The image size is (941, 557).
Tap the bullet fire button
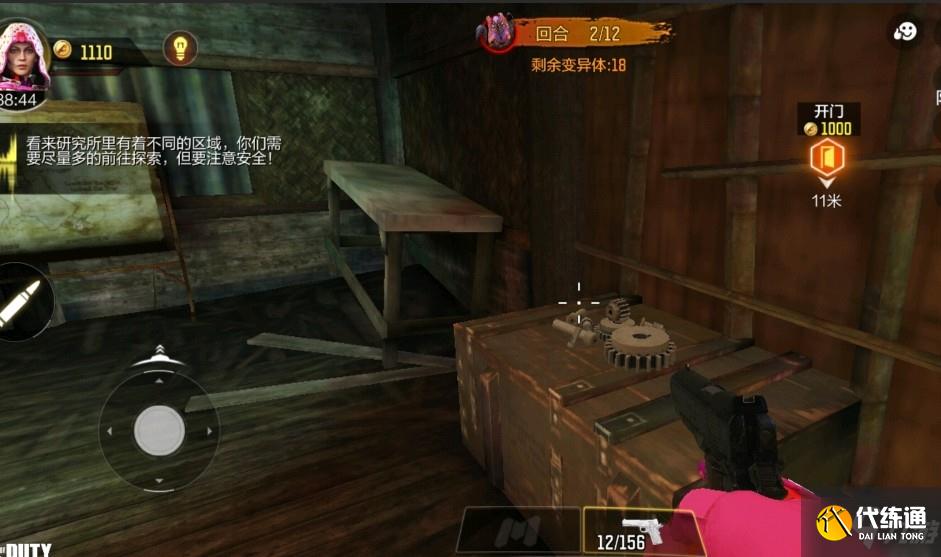click(x=20, y=302)
